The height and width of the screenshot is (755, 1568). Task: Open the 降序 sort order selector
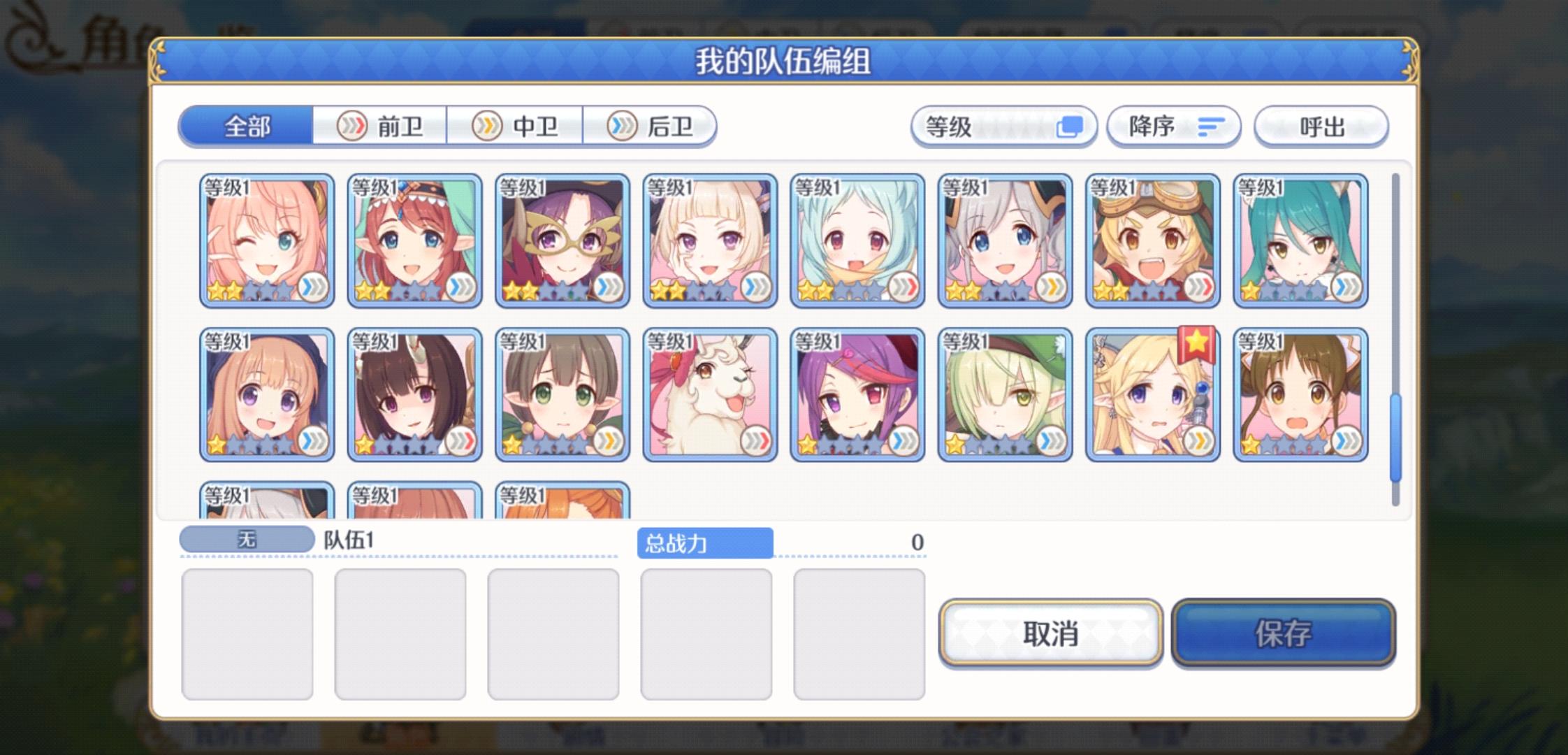point(1174,127)
